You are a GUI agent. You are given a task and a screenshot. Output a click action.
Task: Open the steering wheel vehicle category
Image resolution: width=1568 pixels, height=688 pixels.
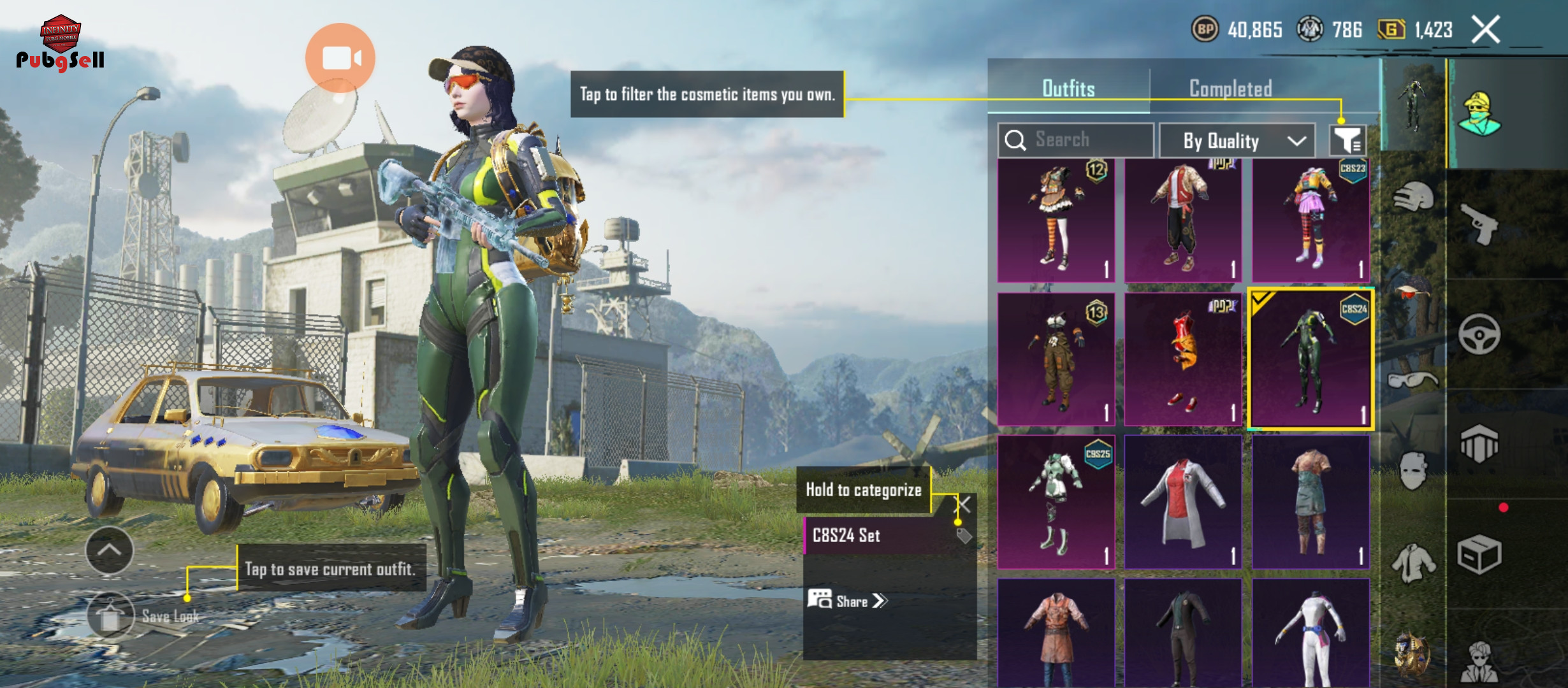pos(1479,334)
